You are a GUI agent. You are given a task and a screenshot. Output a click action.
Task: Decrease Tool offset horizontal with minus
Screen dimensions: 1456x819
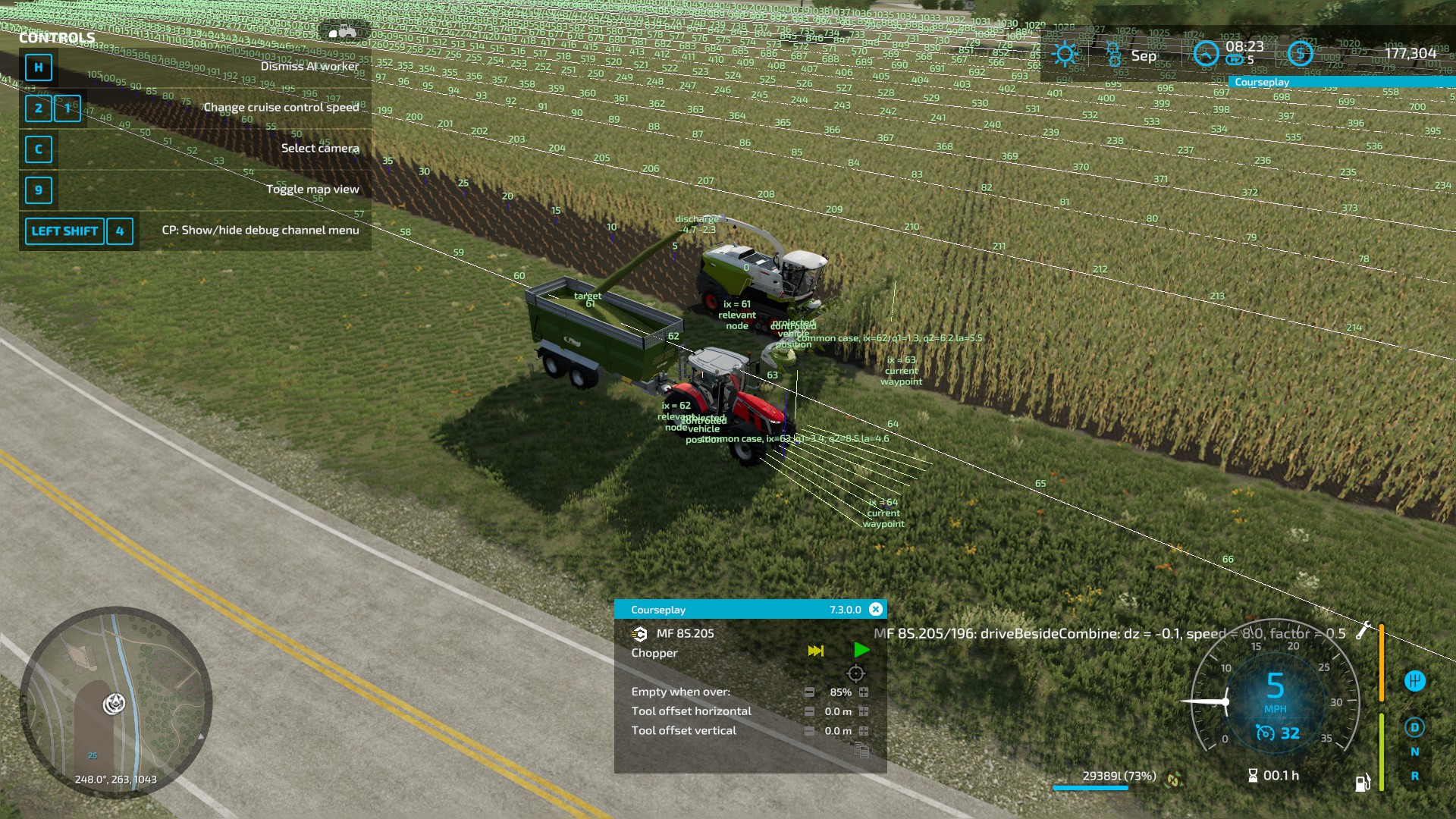point(810,712)
